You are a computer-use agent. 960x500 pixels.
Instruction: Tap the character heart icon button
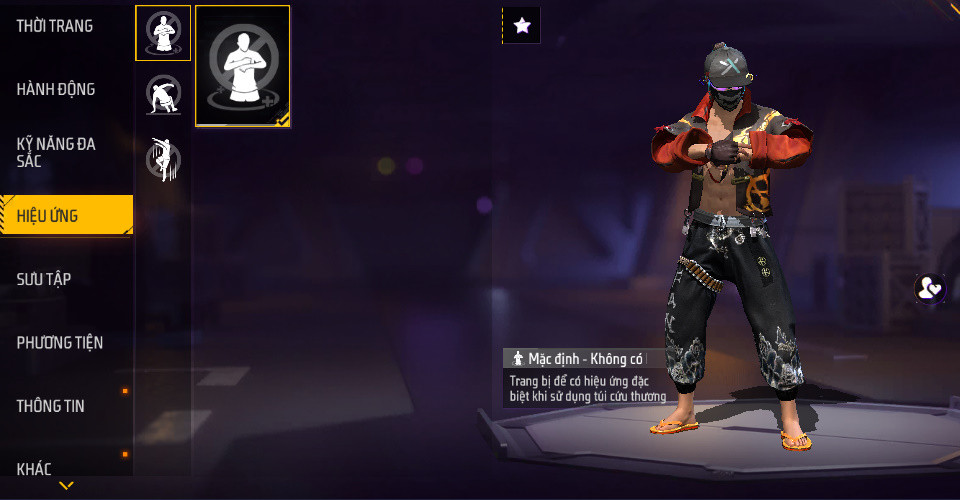tap(930, 289)
